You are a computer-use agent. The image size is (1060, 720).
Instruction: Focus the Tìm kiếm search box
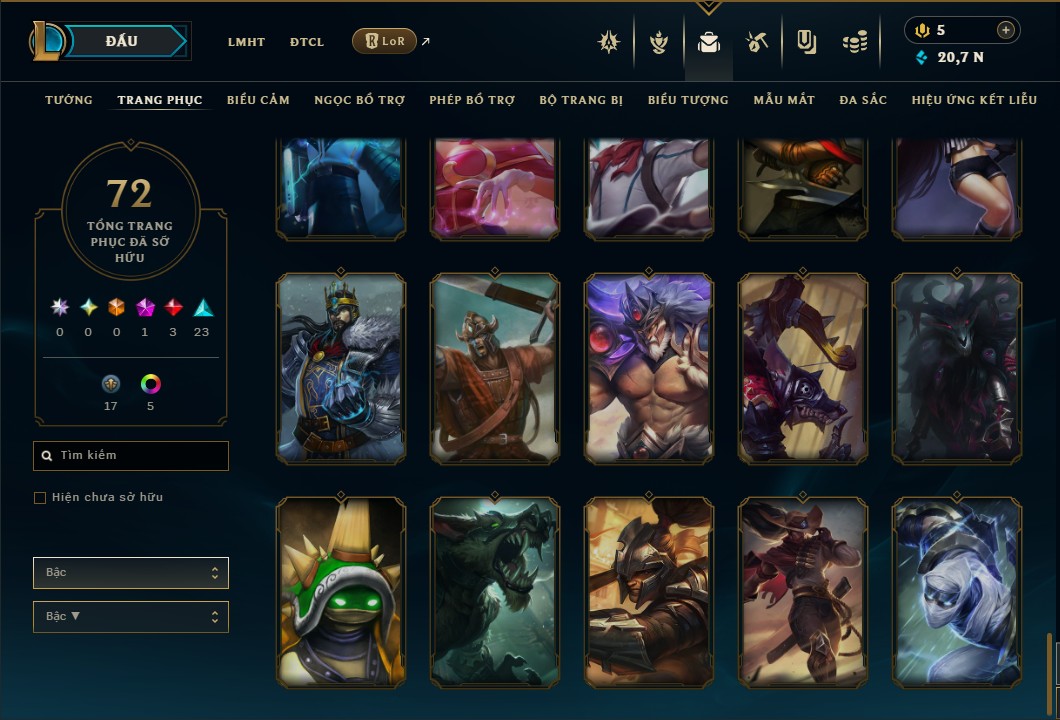click(131, 456)
